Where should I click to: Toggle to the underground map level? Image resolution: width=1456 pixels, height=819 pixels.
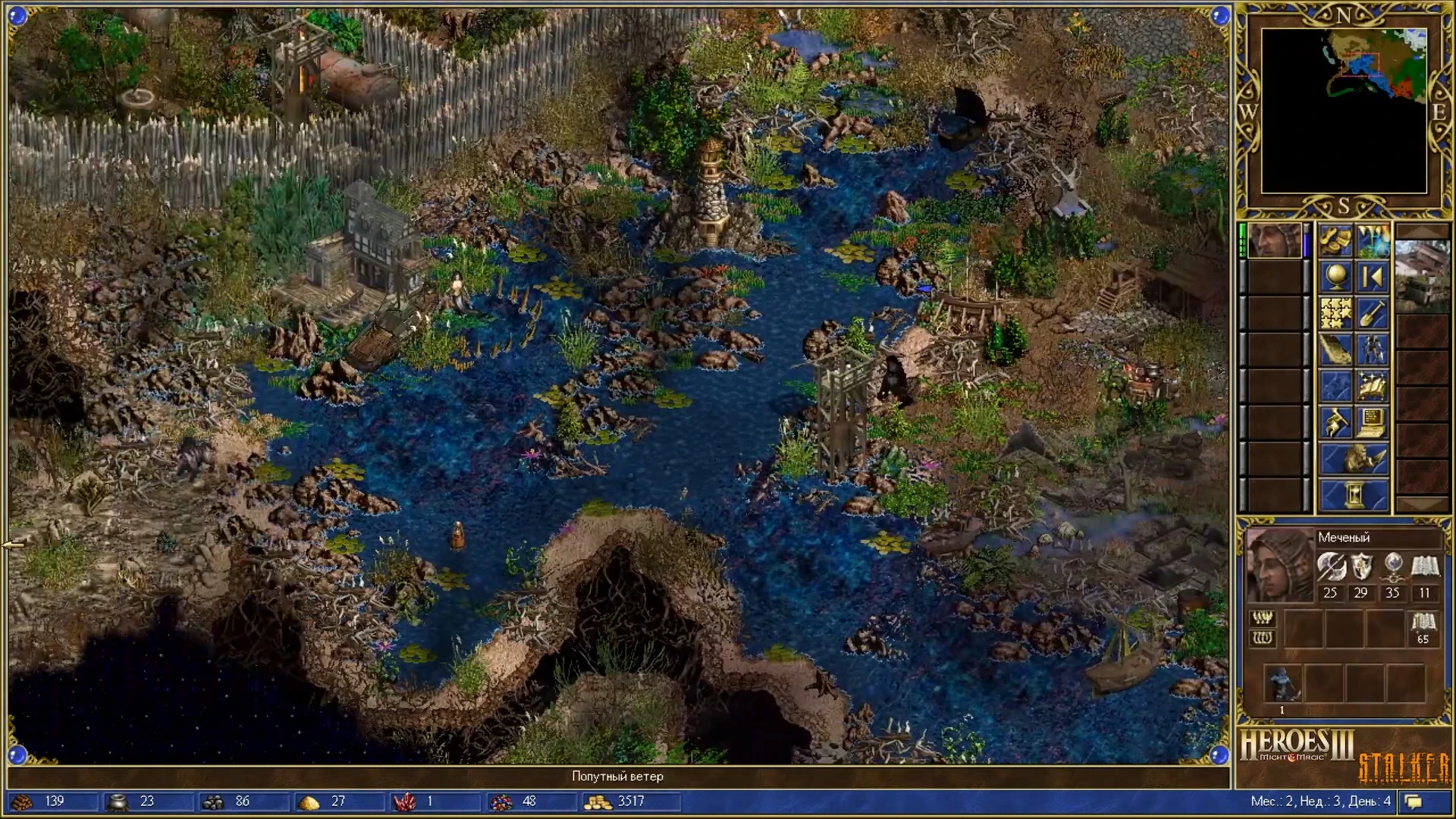click(1373, 240)
